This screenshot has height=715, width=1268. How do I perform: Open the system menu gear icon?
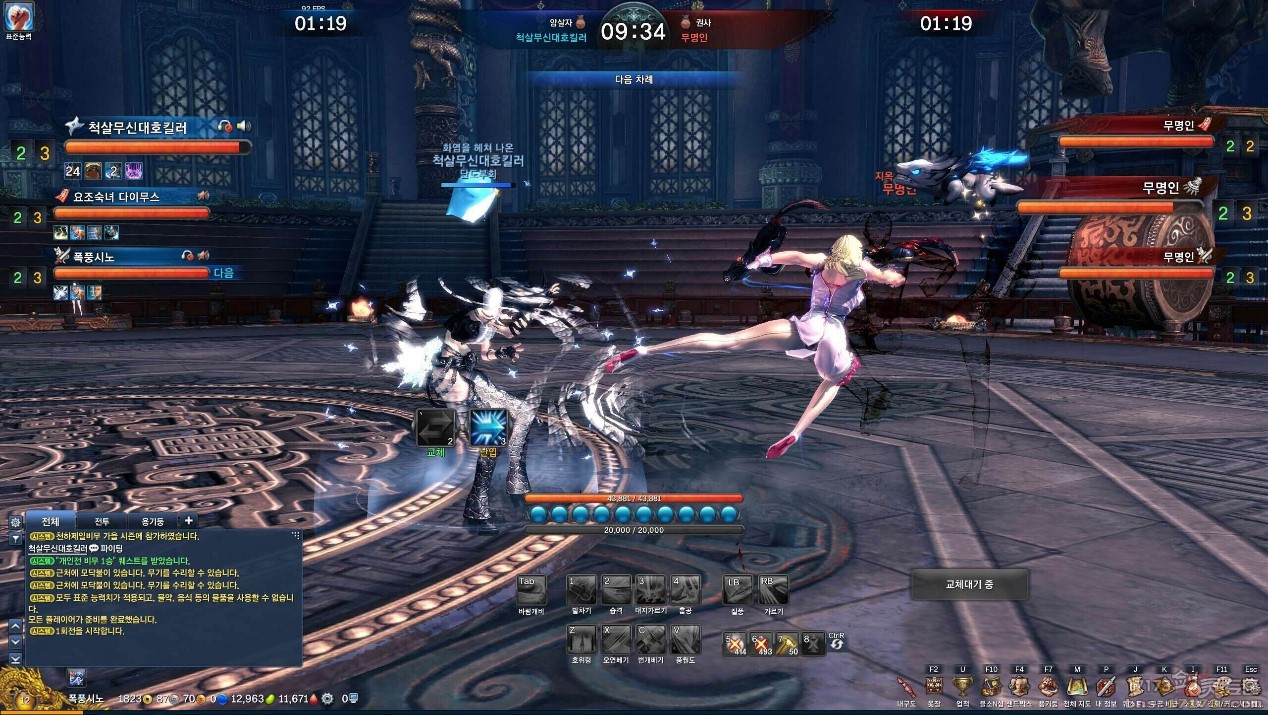pyautogui.click(x=1250, y=686)
